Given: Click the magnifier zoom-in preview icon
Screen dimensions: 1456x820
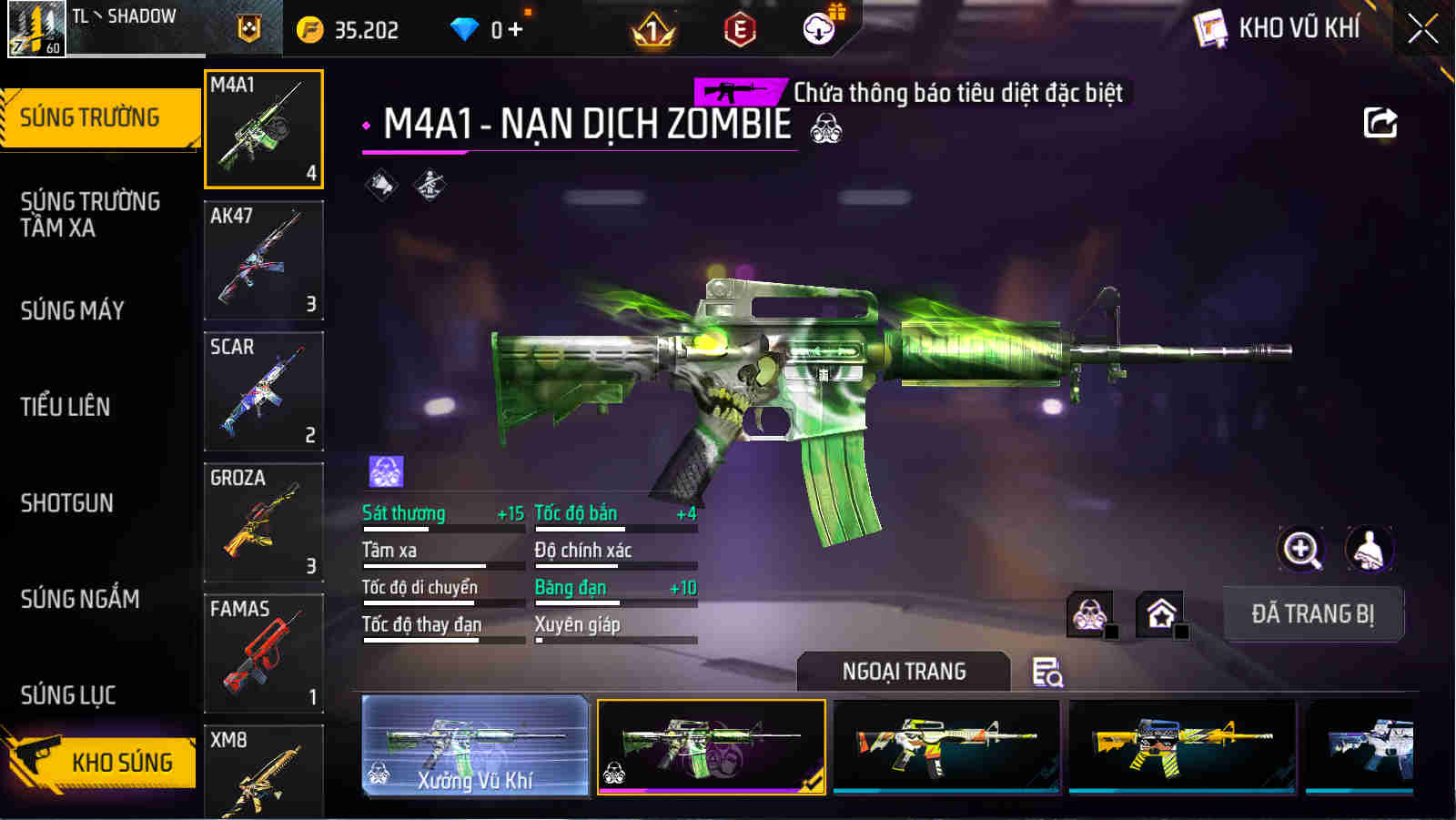Looking at the screenshot, I should click(1302, 551).
